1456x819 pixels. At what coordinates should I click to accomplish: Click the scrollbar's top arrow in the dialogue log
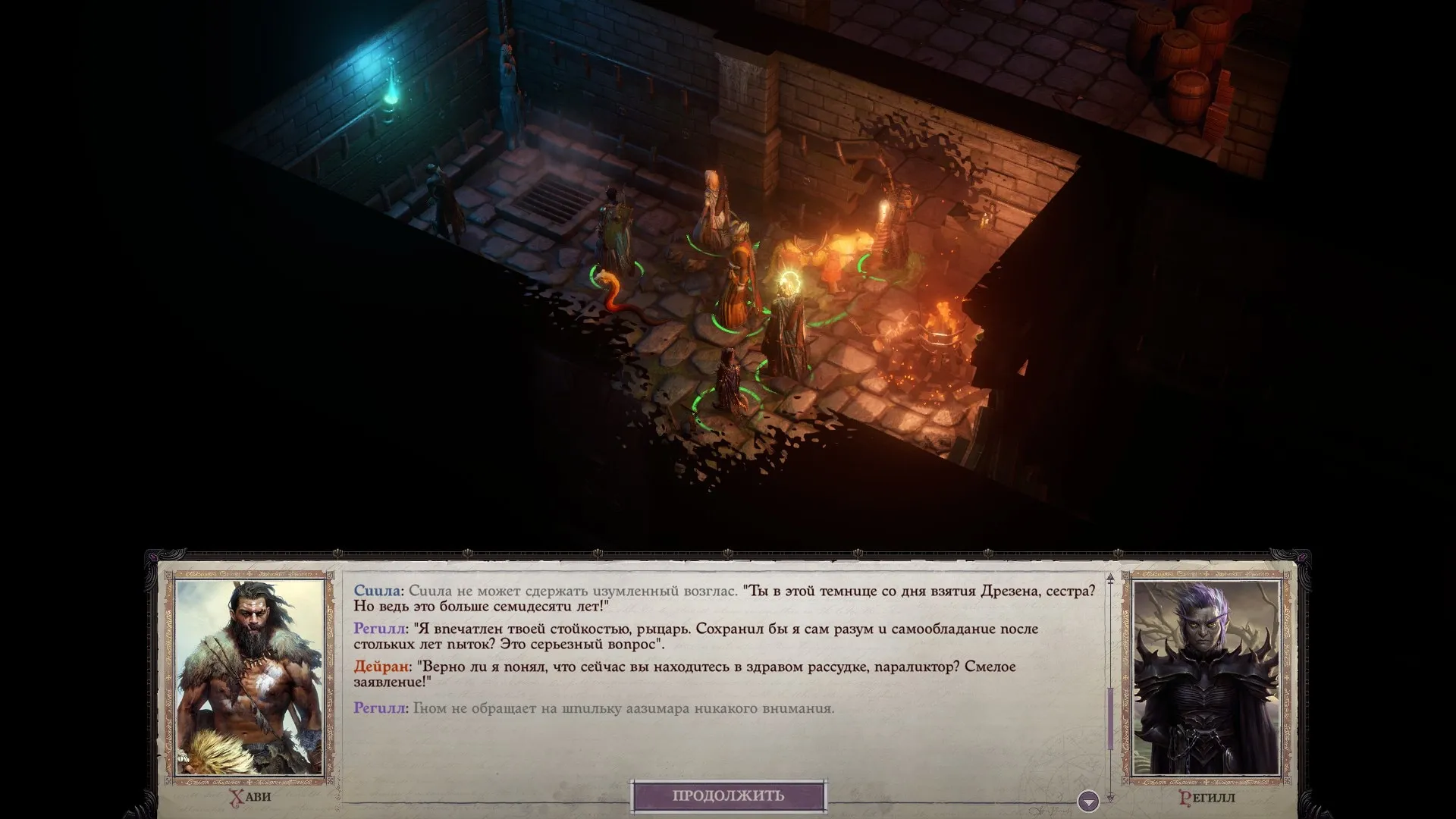point(1110,579)
